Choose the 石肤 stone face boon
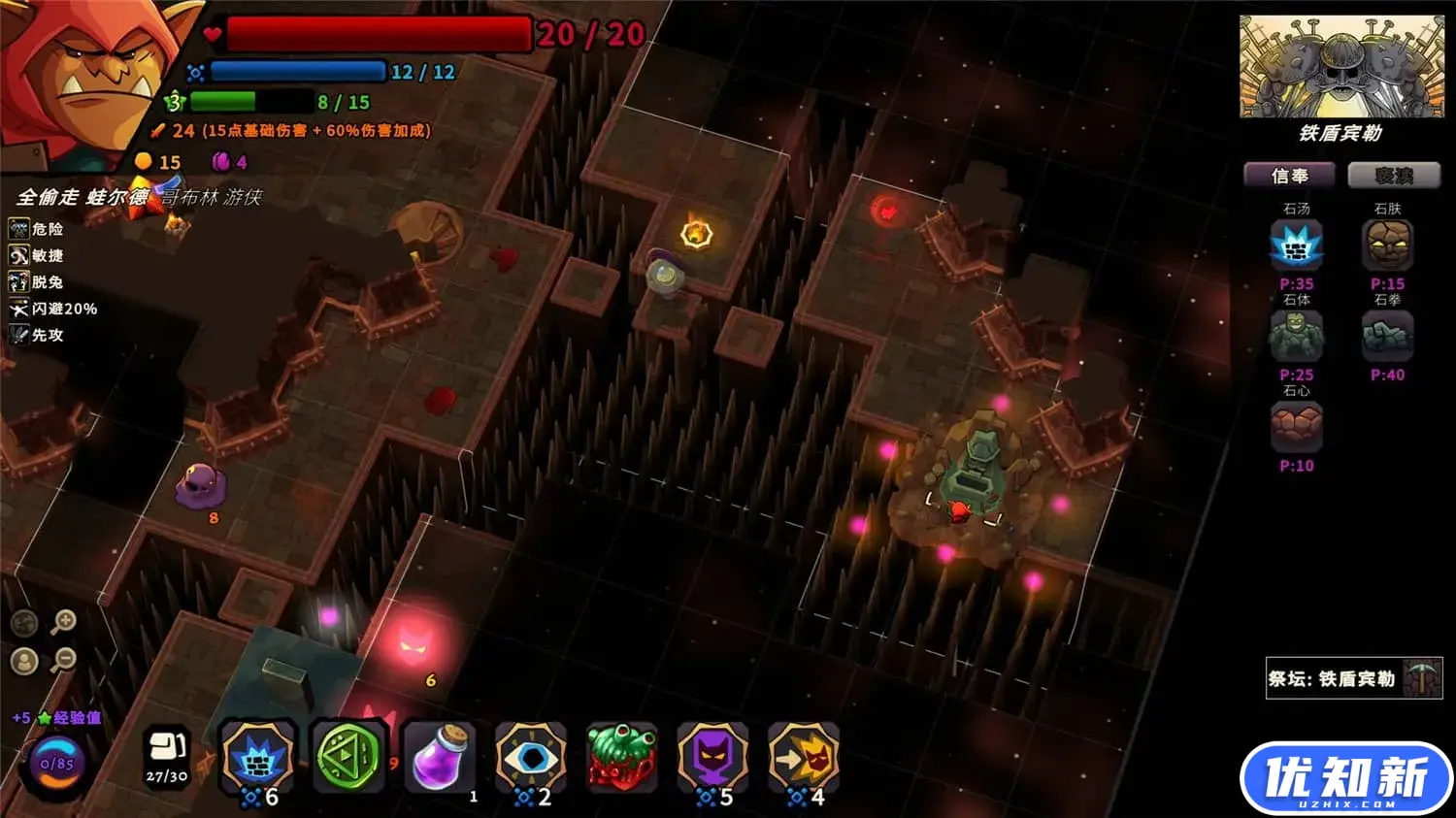This screenshot has width=1456, height=818. [x=1387, y=245]
